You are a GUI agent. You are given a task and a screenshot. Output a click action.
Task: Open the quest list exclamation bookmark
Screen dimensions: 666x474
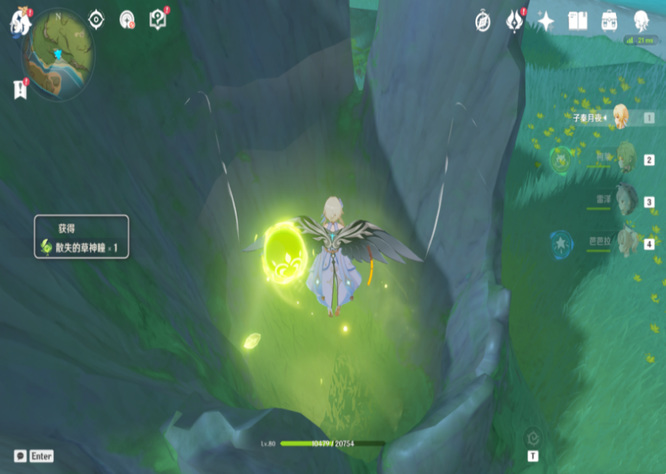point(20,89)
